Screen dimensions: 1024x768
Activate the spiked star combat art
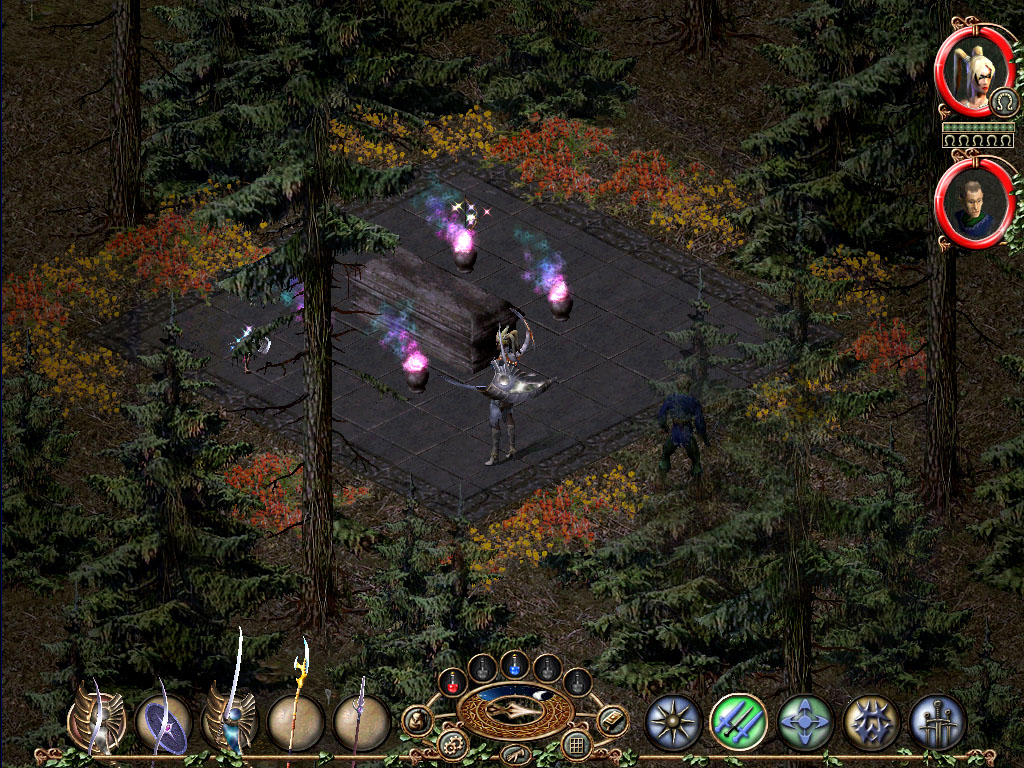coord(672,722)
